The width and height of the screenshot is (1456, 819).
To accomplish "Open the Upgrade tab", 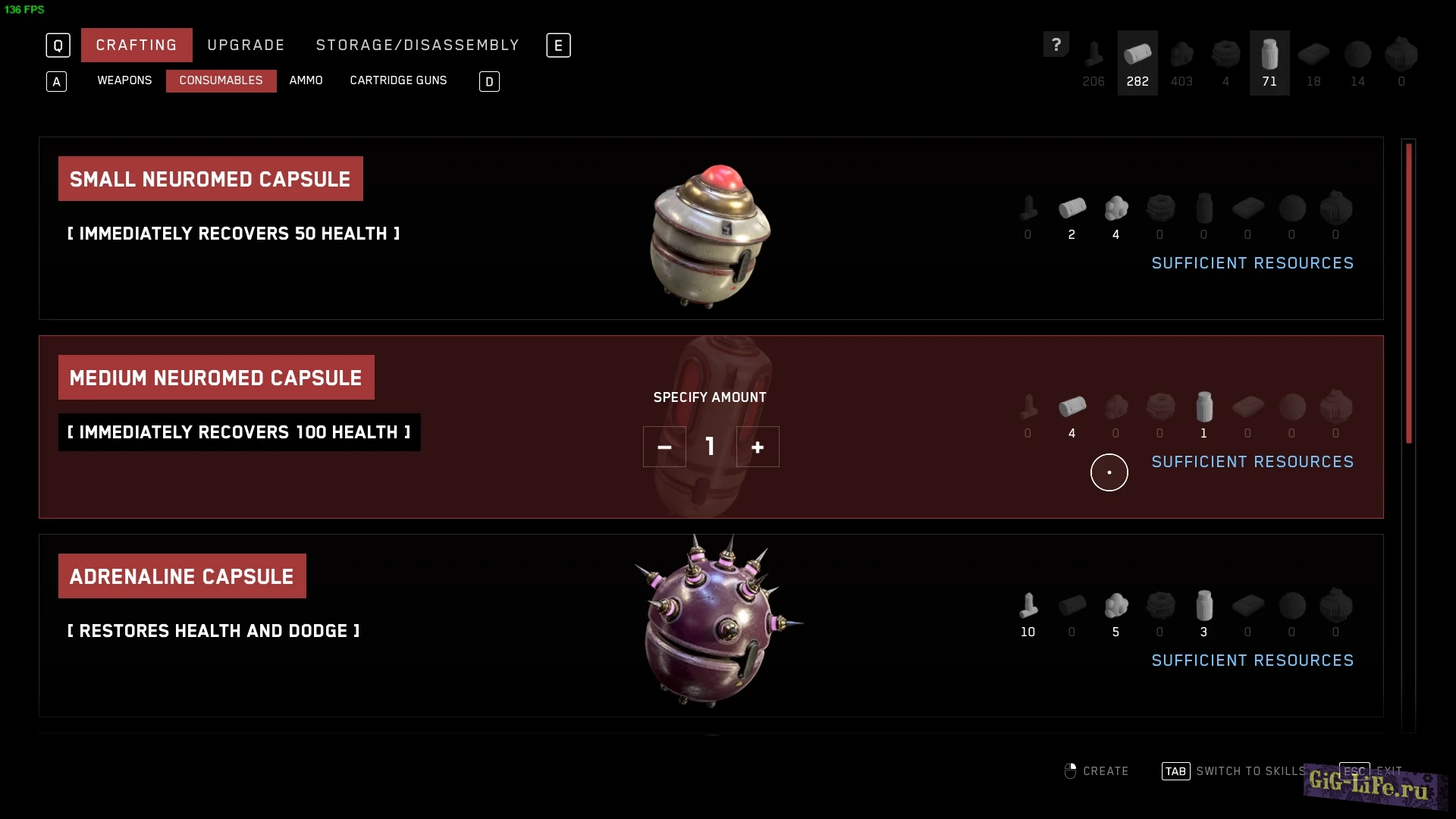I will tap(246, 45).
